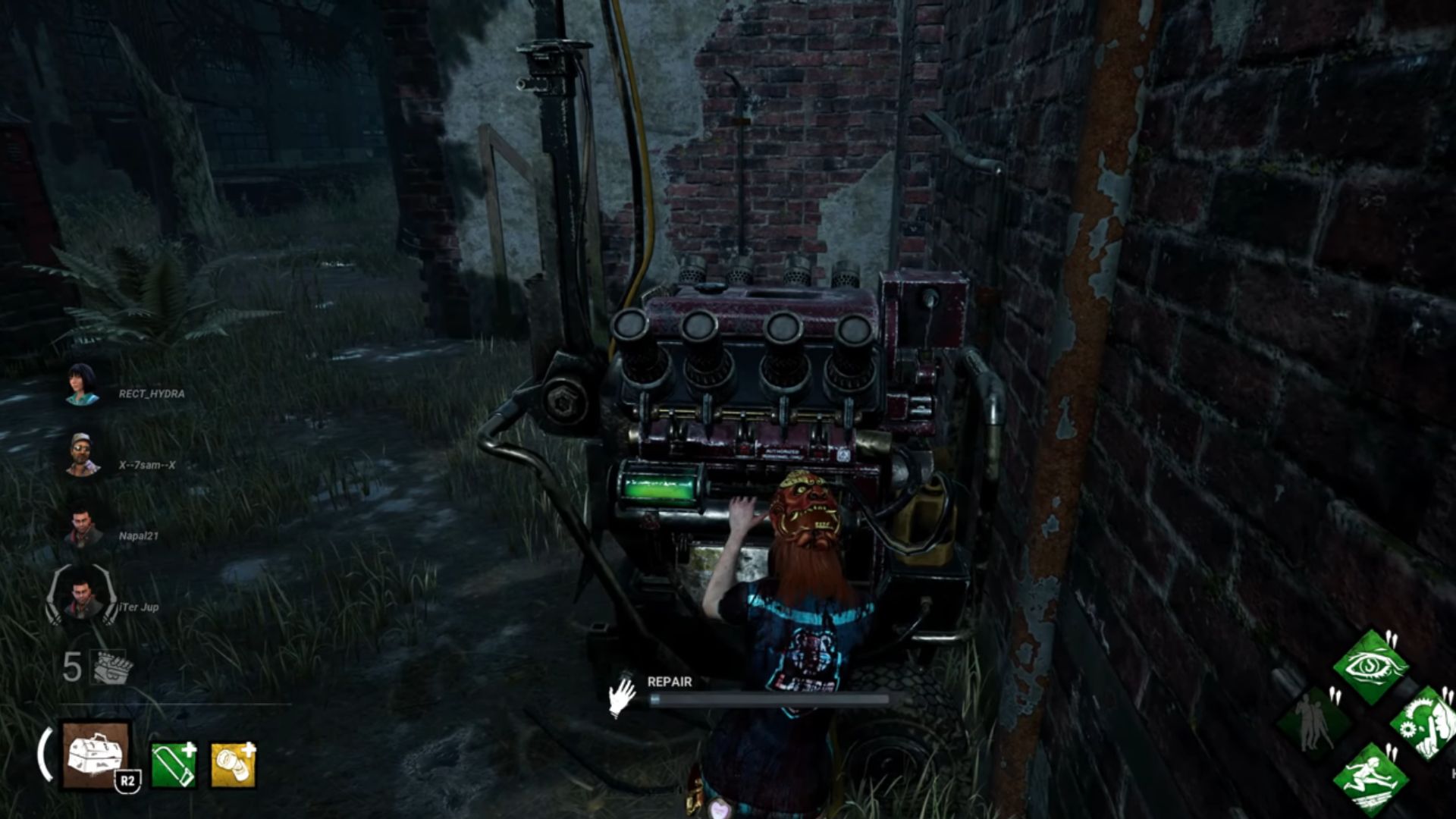
Task: Click the REPAIR text label
Action: point(668,681)
